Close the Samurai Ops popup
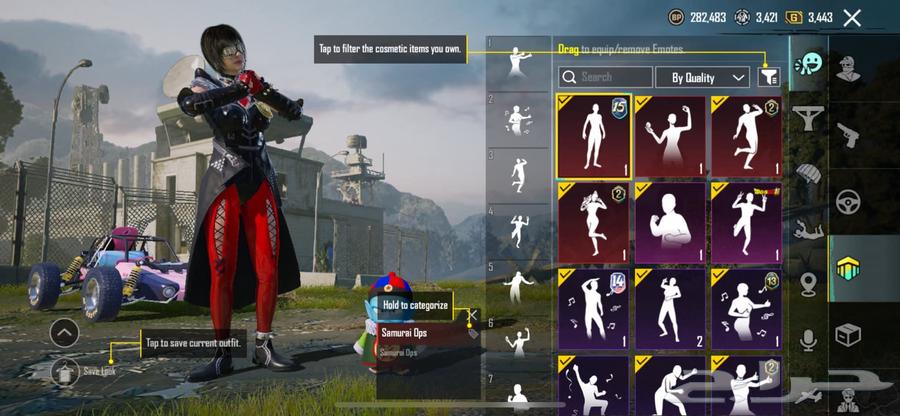Image resolution: width=900 pixels, height=416 pixels. (x=473, y=317)
